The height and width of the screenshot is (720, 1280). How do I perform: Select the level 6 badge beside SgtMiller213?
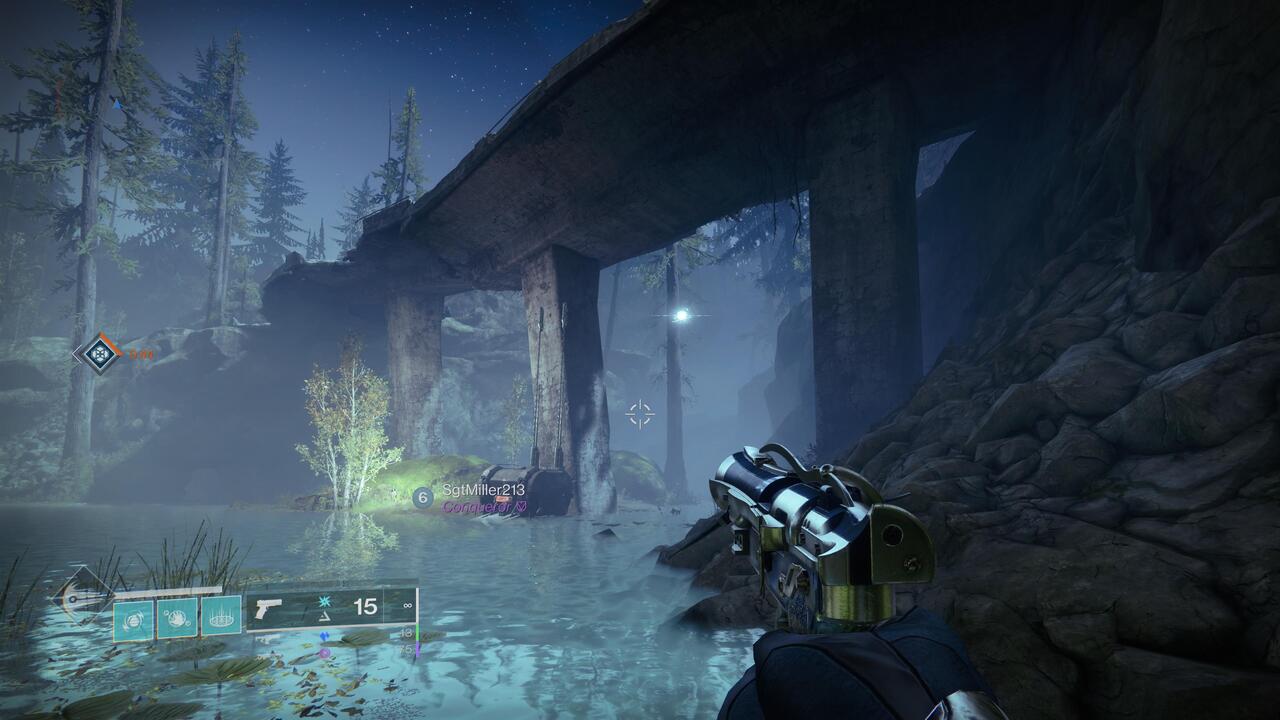click(422, 497)
